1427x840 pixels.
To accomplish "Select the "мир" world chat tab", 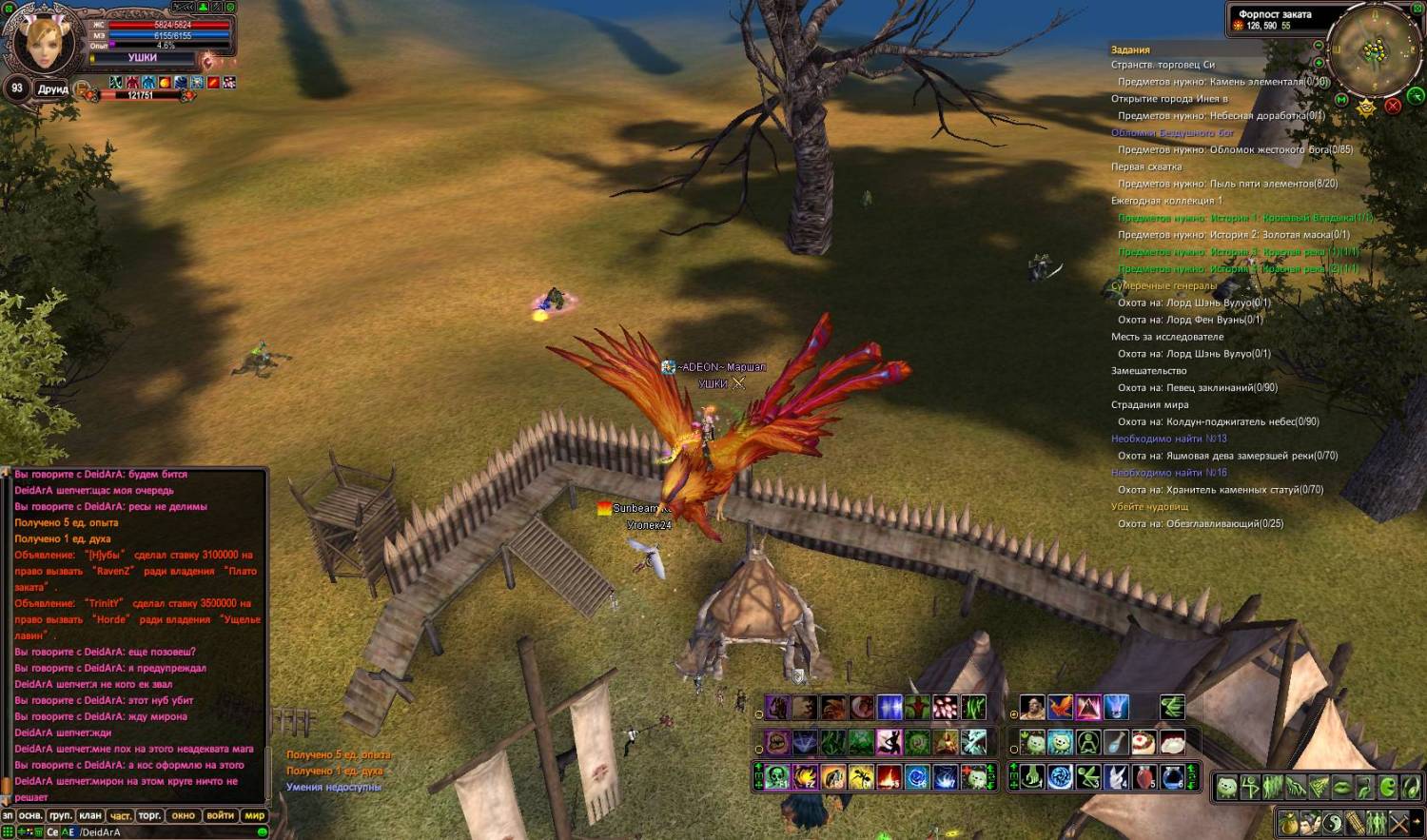I will 254,815.
